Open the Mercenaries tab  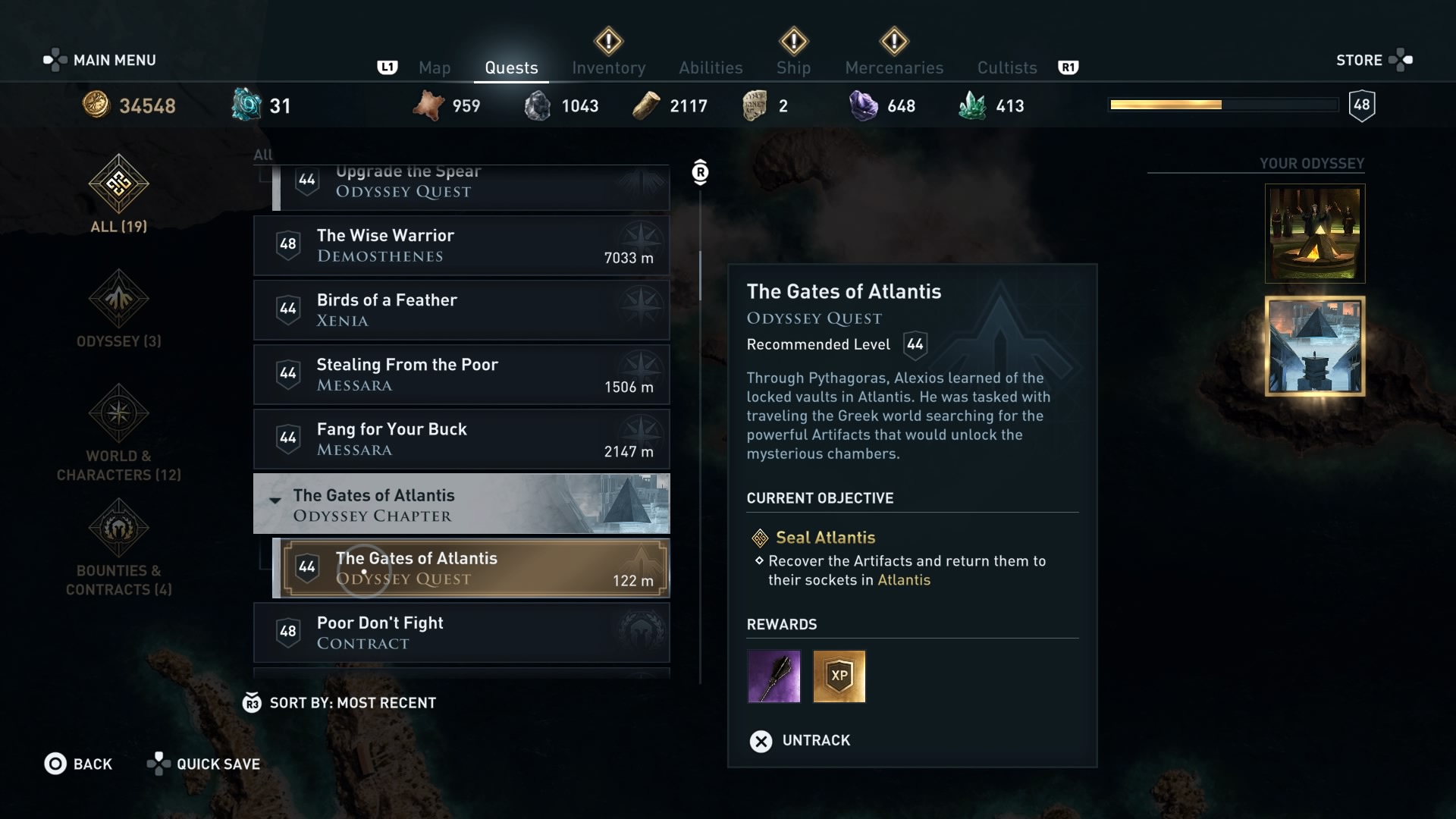pyautogui.click(x=894, y=67)
